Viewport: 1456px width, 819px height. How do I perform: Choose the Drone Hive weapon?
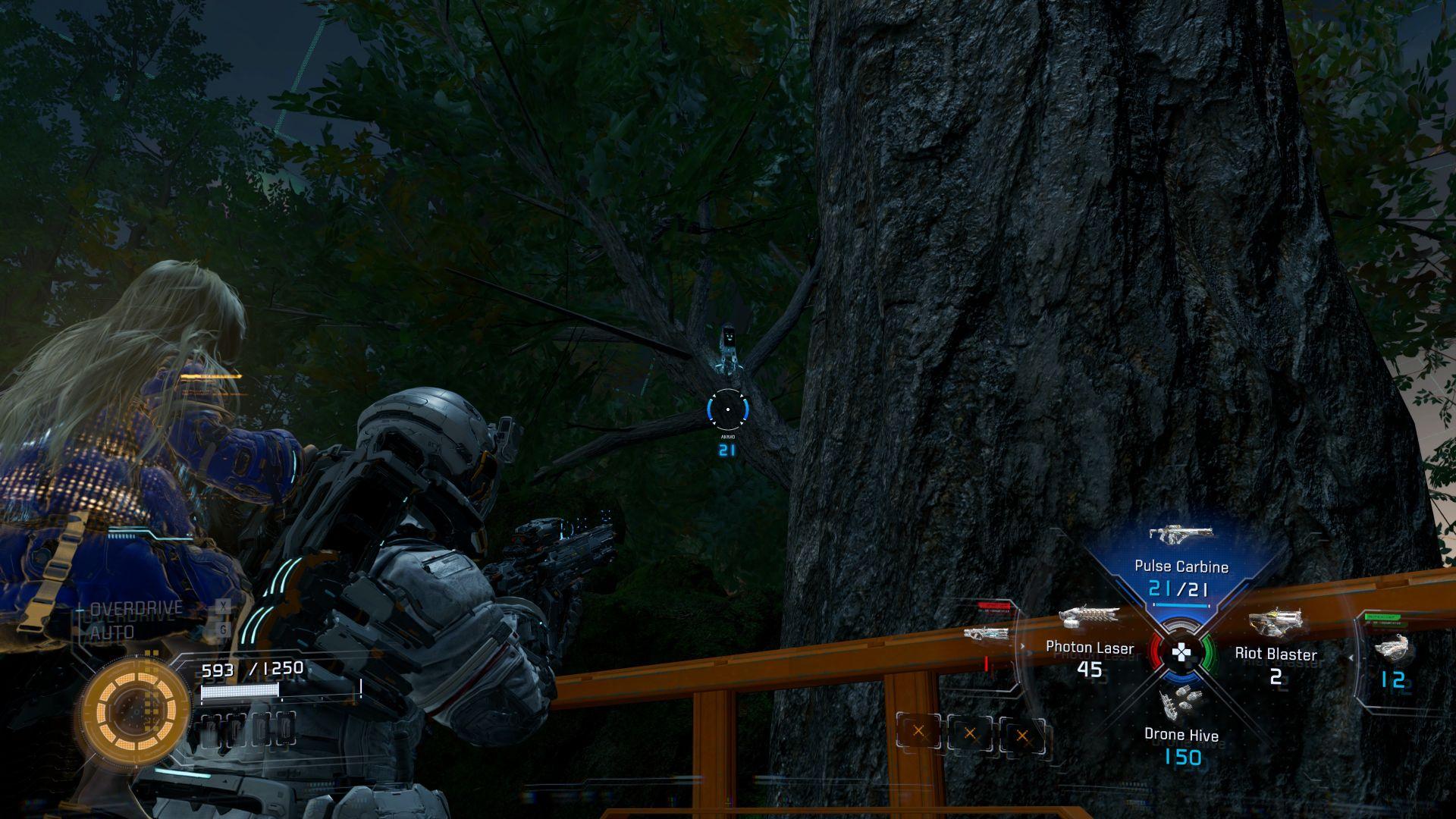click(x=1181, y=734)
